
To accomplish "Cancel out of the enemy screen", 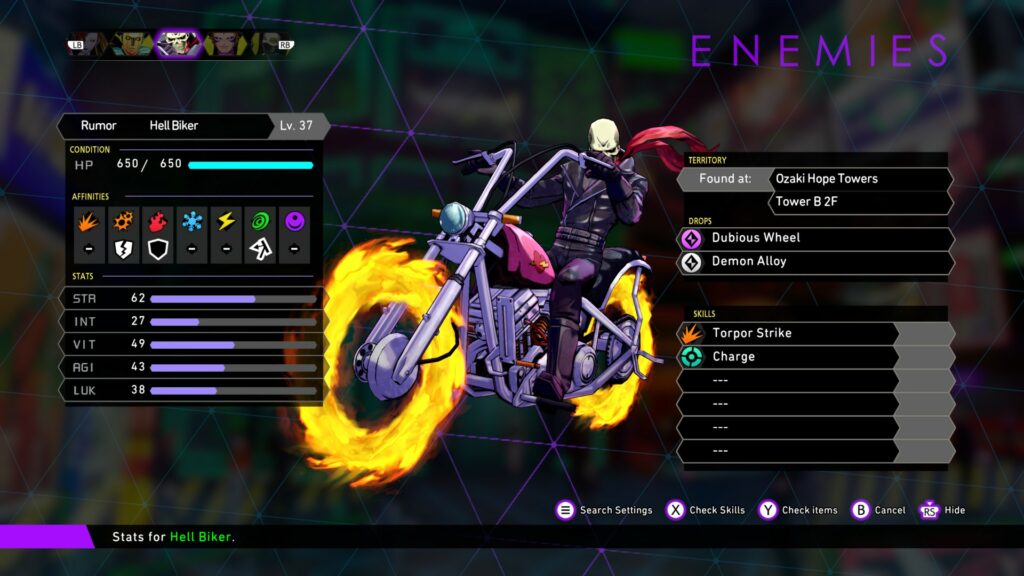I will point(878,510).
